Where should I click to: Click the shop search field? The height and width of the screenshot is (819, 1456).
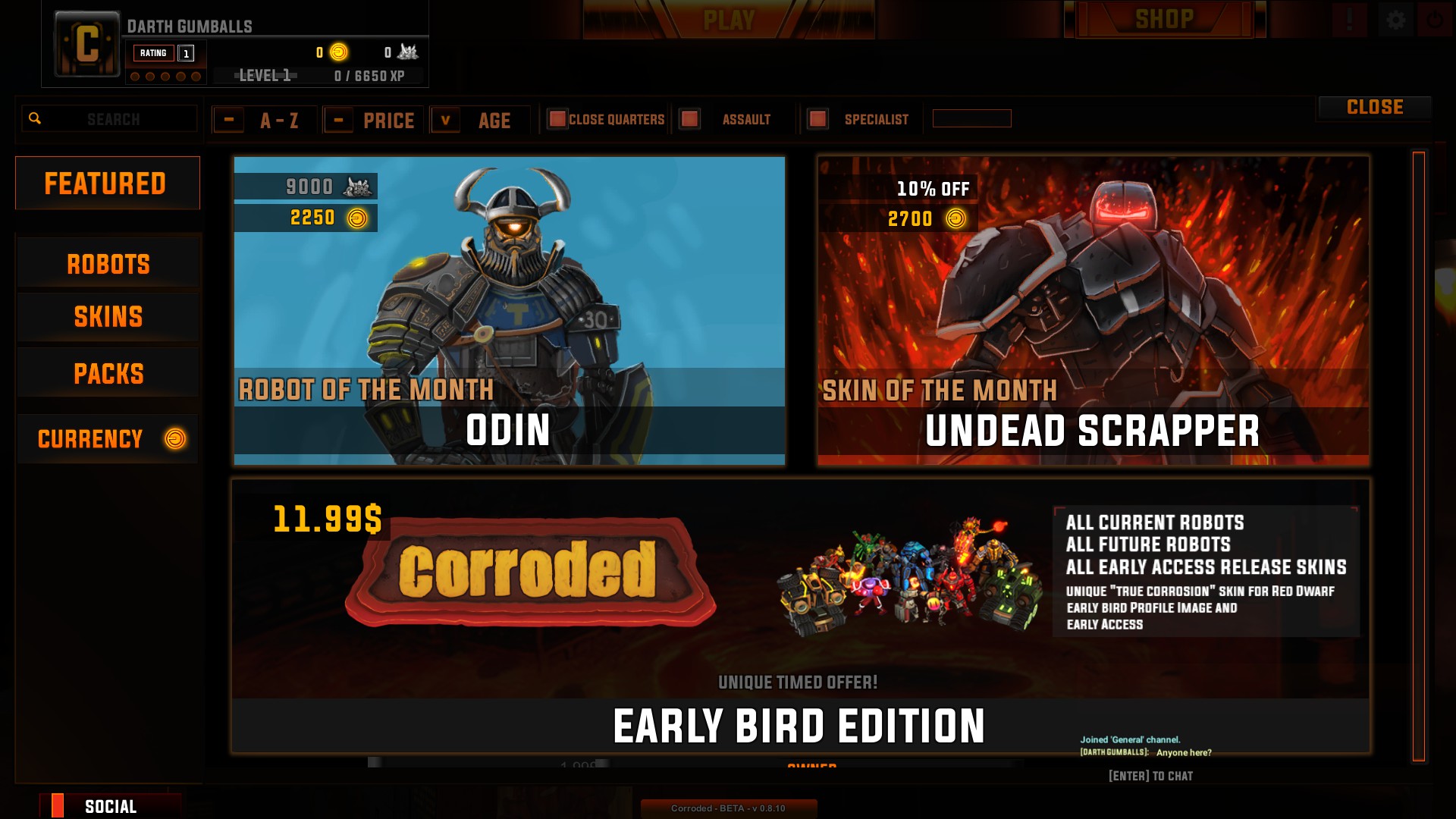[114, 119]
